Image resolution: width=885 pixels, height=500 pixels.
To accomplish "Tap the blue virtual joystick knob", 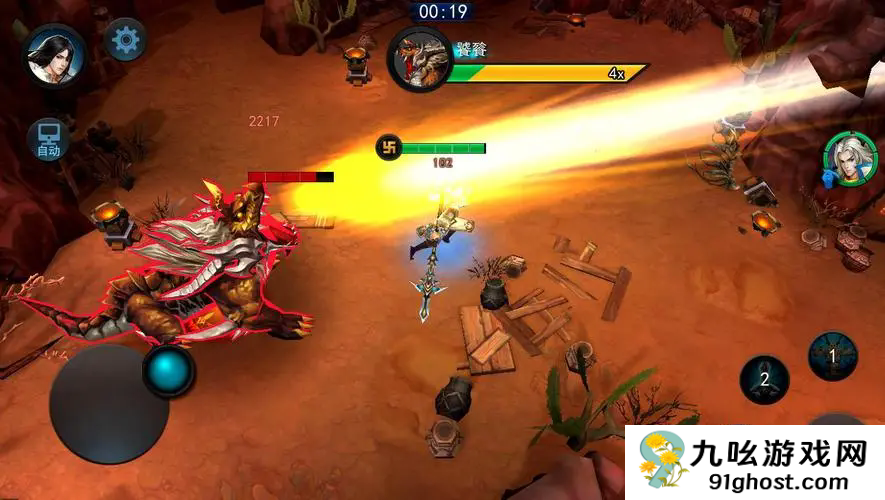I will coord(169,371).
